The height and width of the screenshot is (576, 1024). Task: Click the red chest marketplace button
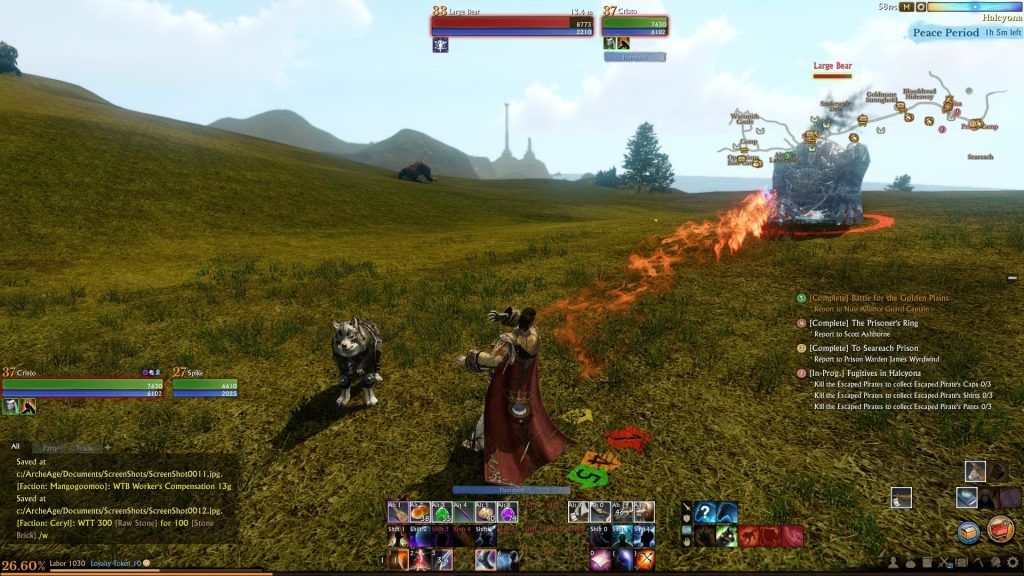tap(1000, 529)
